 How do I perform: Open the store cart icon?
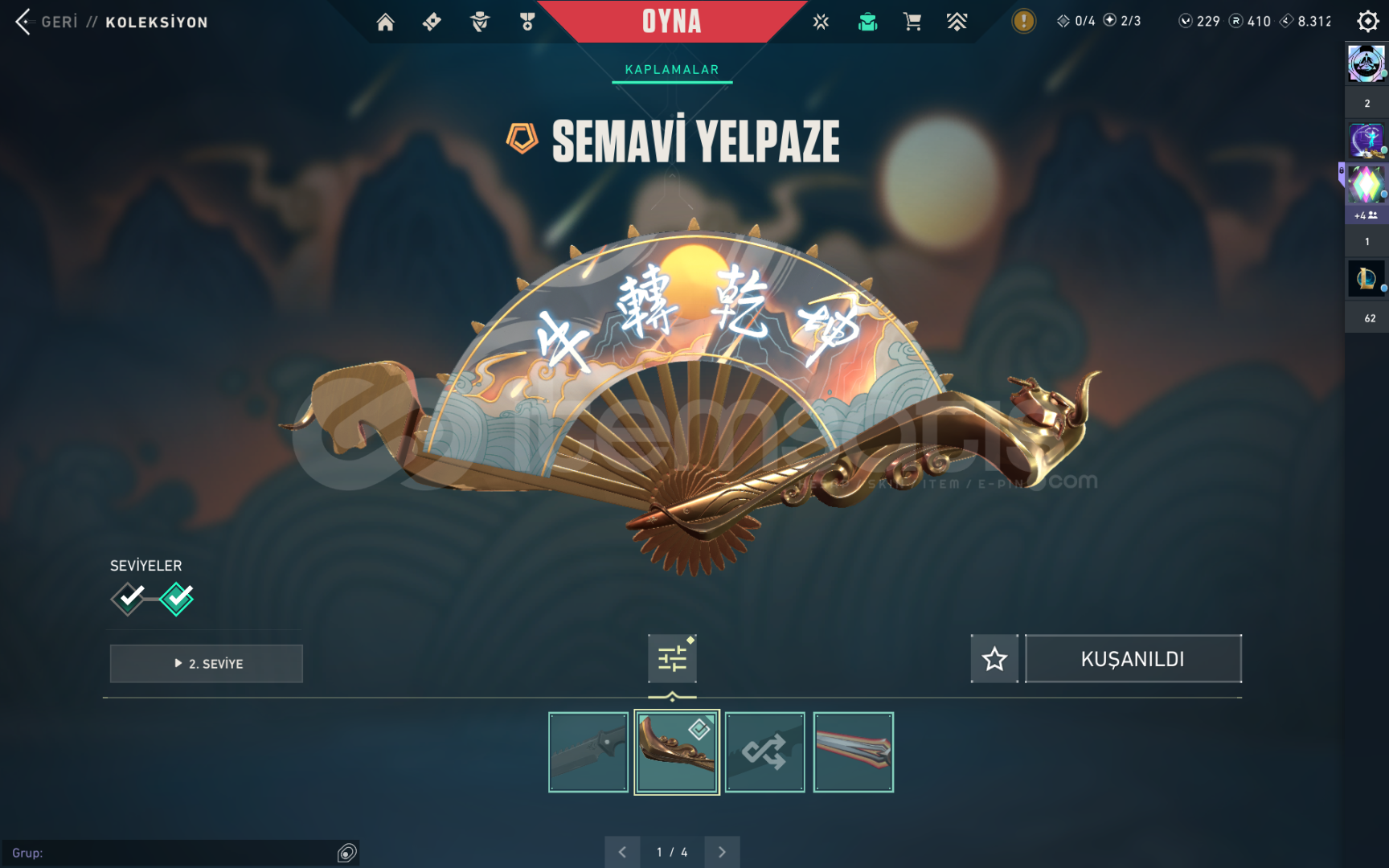[x=912, y=22]
